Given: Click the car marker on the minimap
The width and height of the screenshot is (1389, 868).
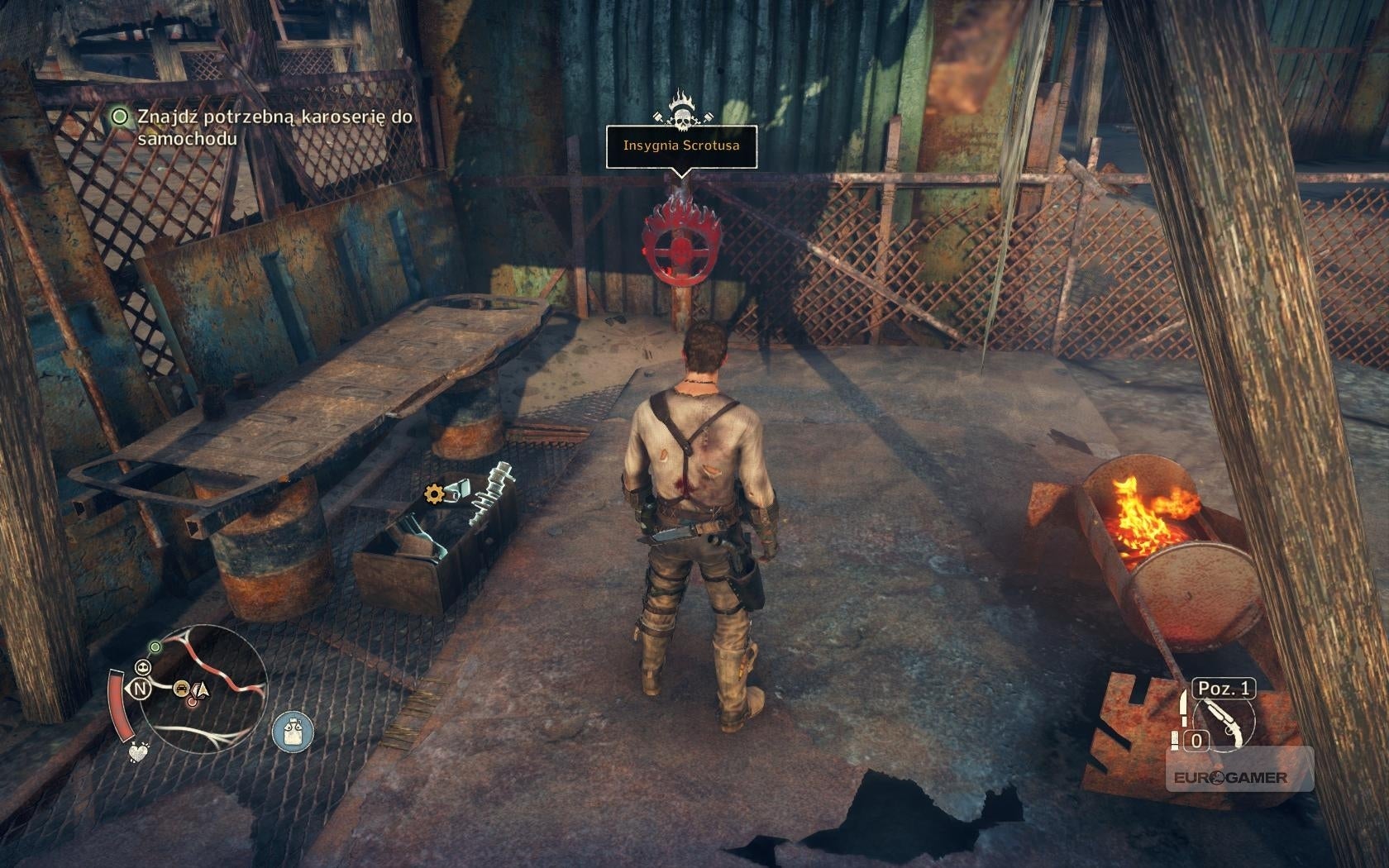Looking at the screenshot, I should tap(179, 687).
